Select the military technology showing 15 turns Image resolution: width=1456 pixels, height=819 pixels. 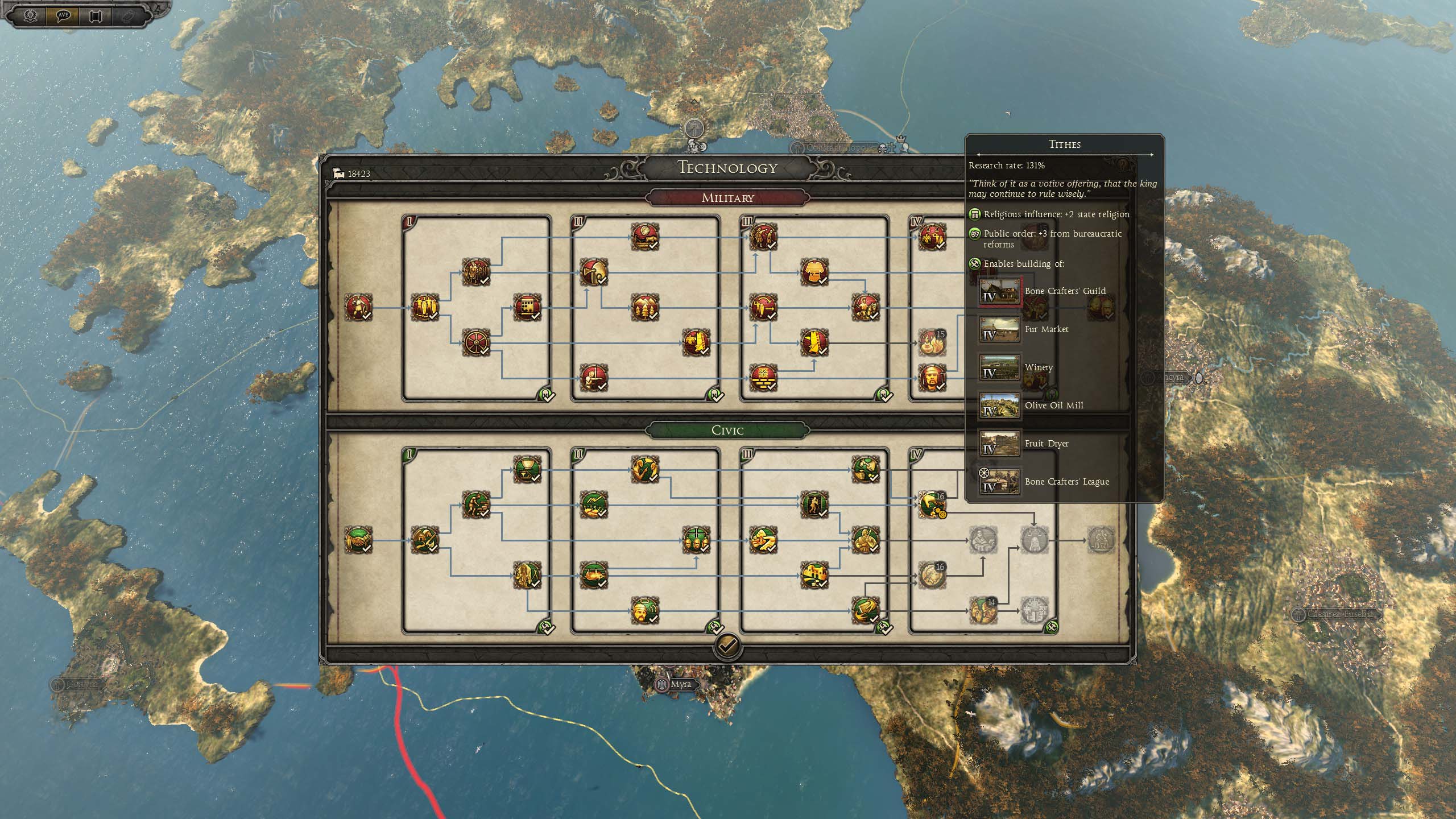[932, 342]
